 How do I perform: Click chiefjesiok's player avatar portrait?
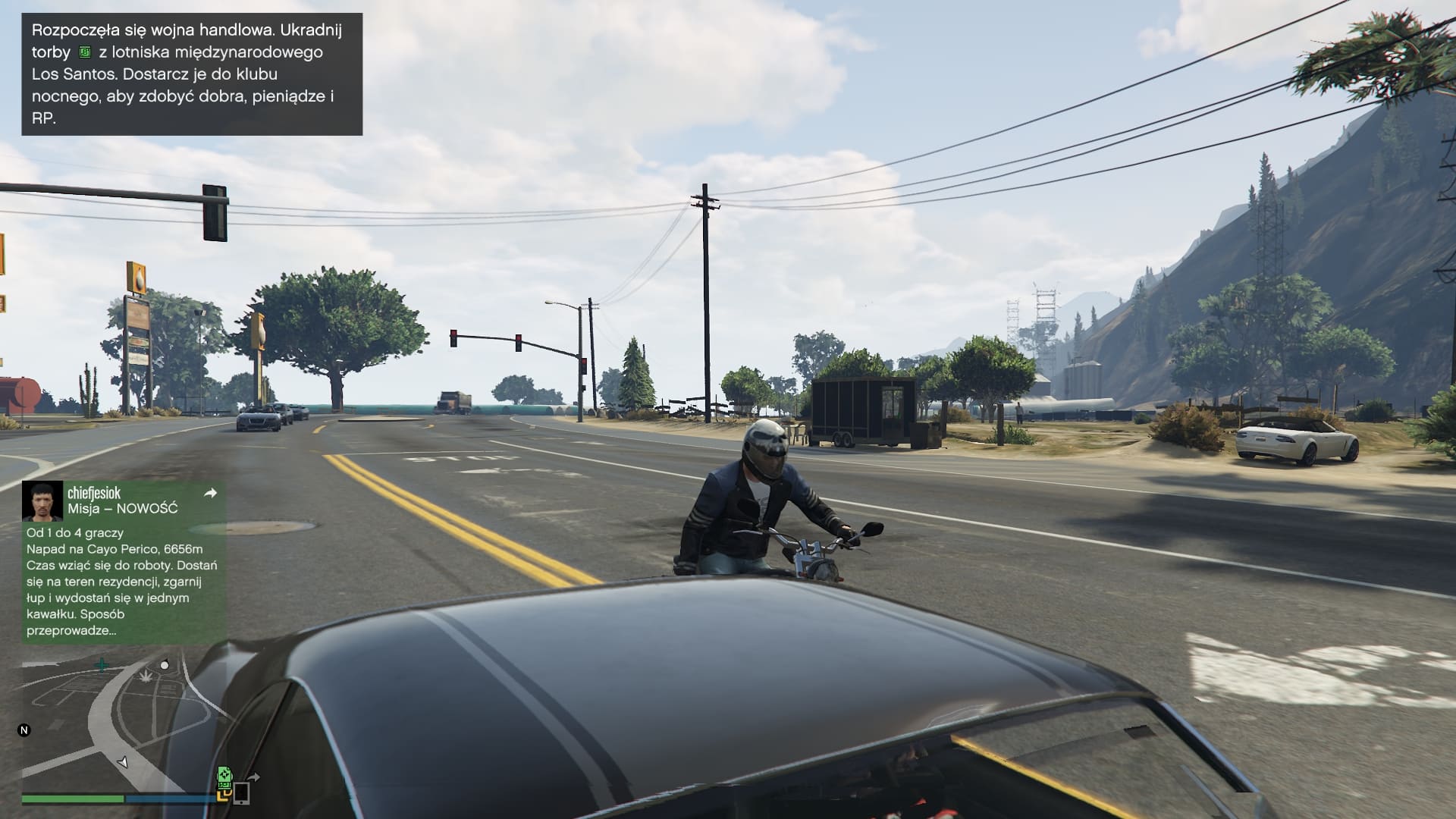[x=42, y=500]
